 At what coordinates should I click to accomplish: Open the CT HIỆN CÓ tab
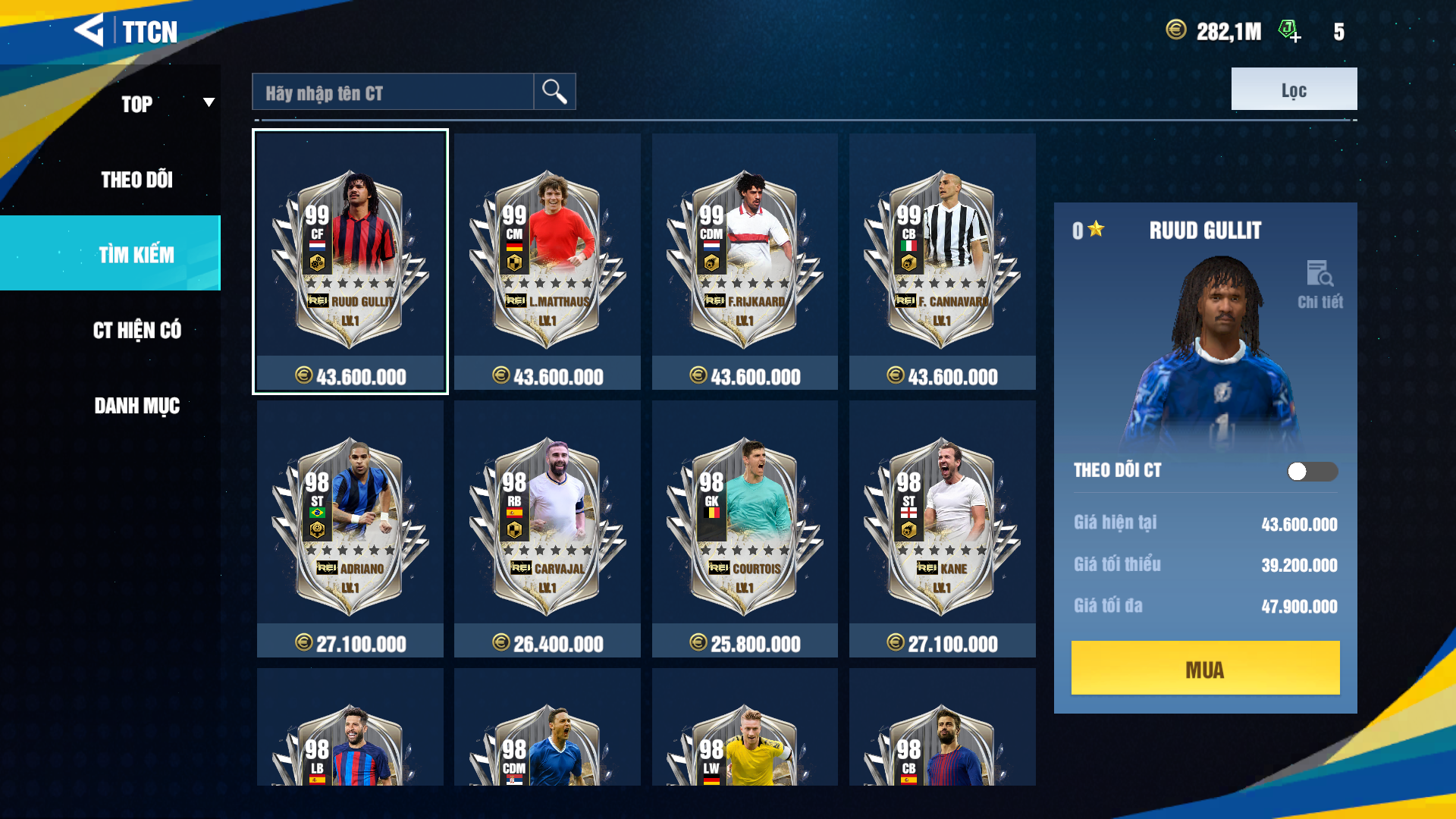[x=137, y=331]
